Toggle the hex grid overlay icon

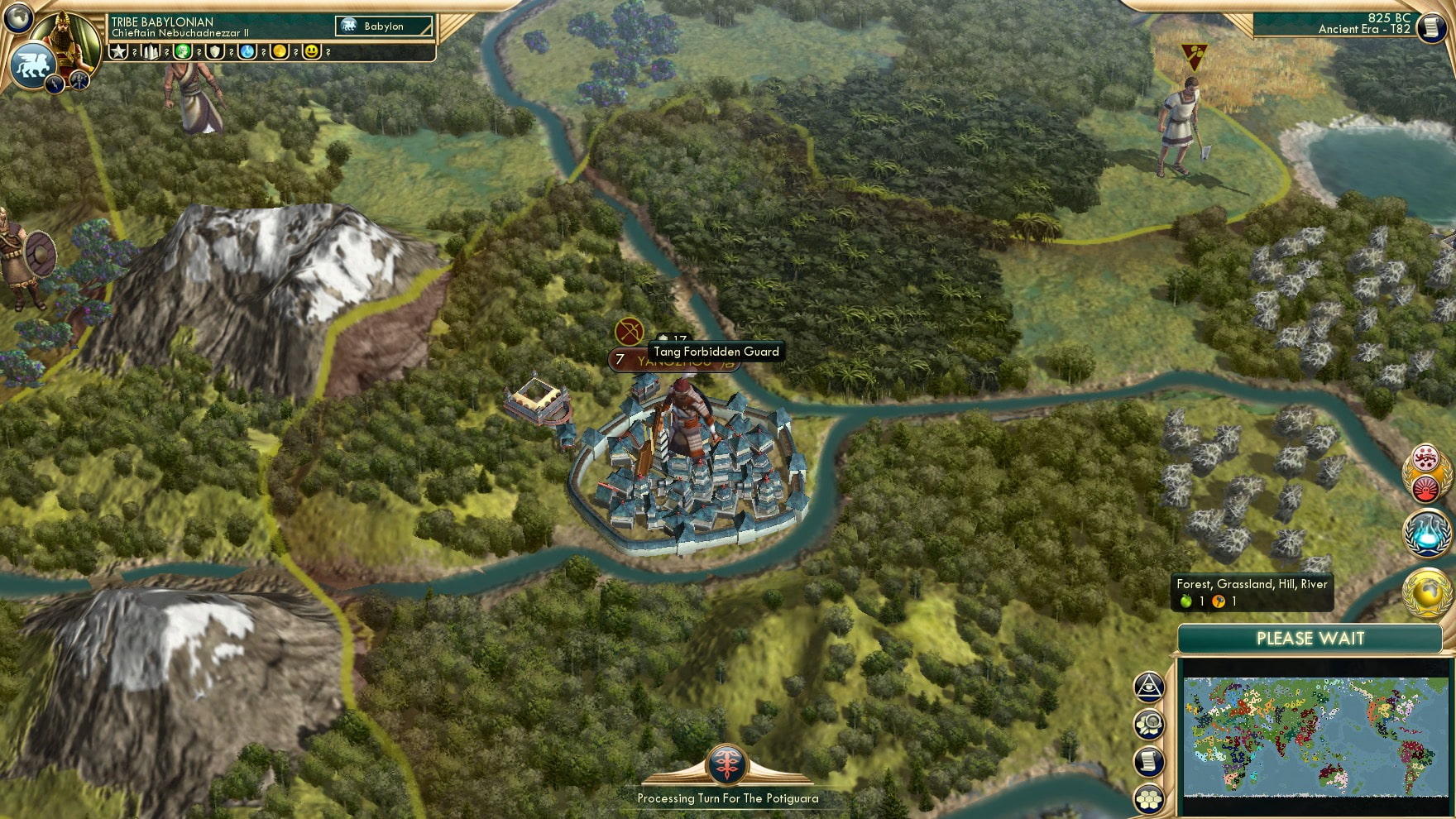click(x=1149, y=797)
